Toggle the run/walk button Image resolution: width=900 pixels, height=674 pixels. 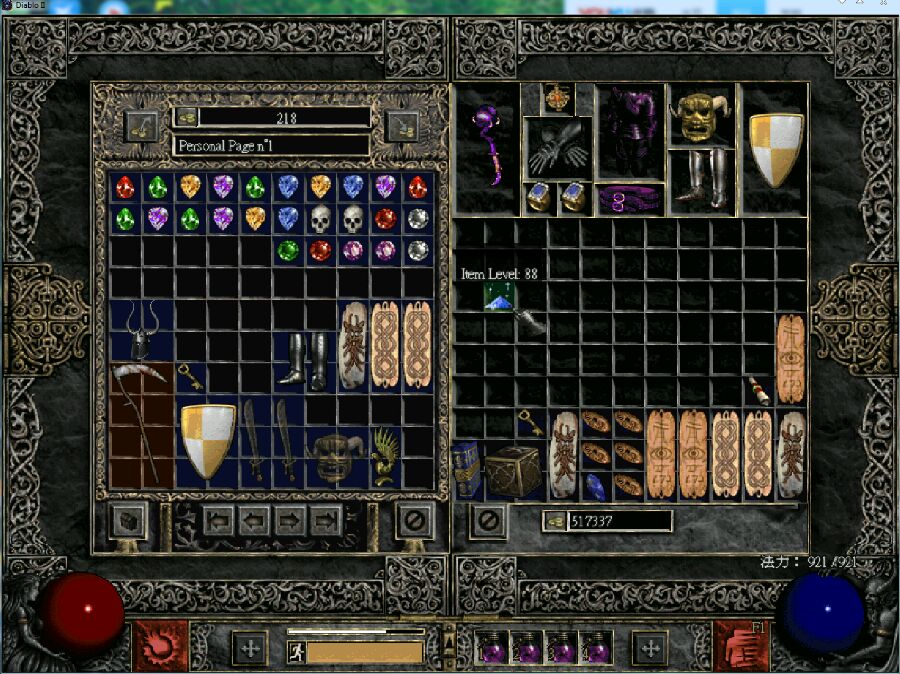(x=296, y=652)
